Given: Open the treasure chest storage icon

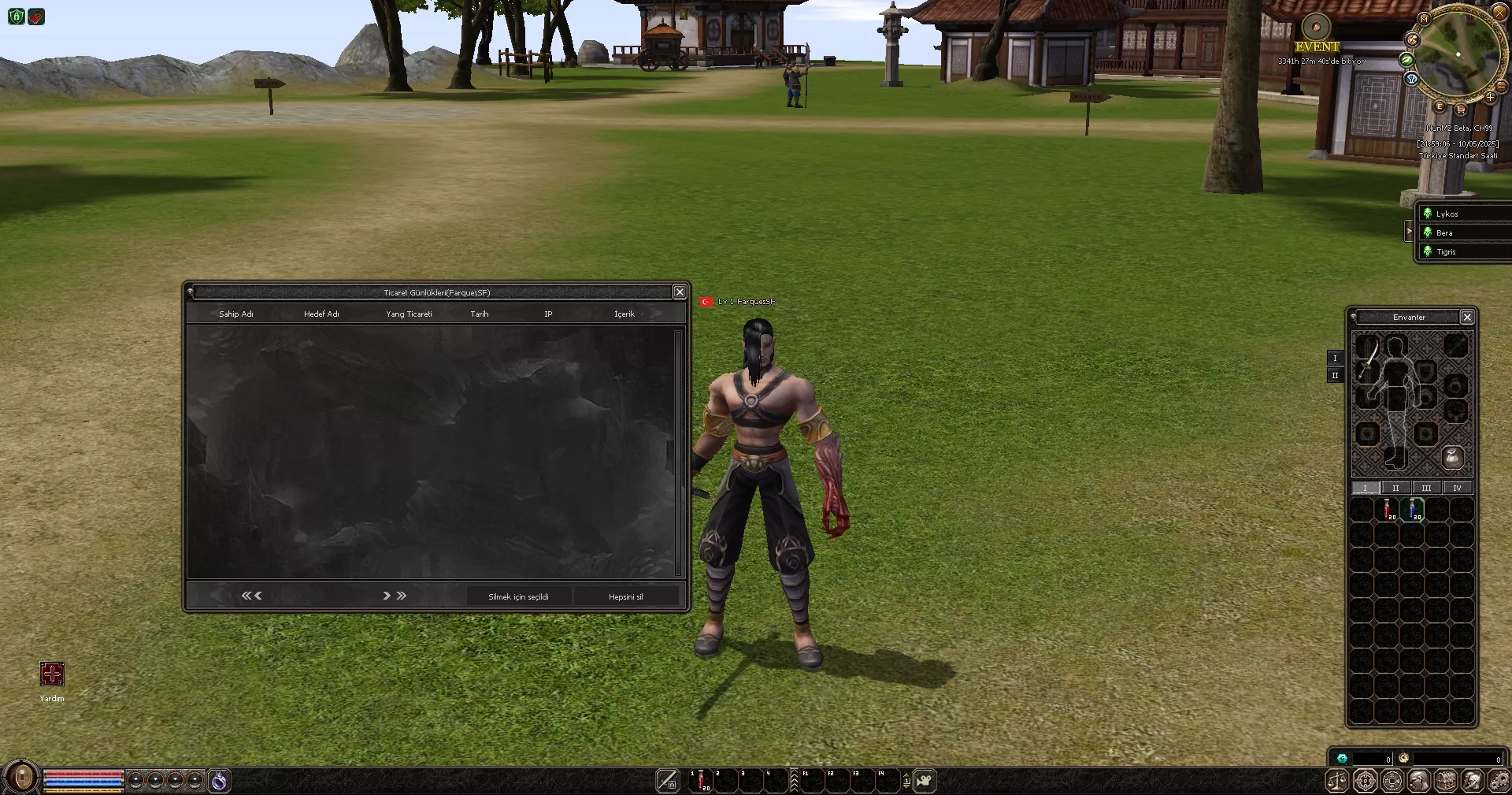Looking at the screenshot, I should (1445, 782).
